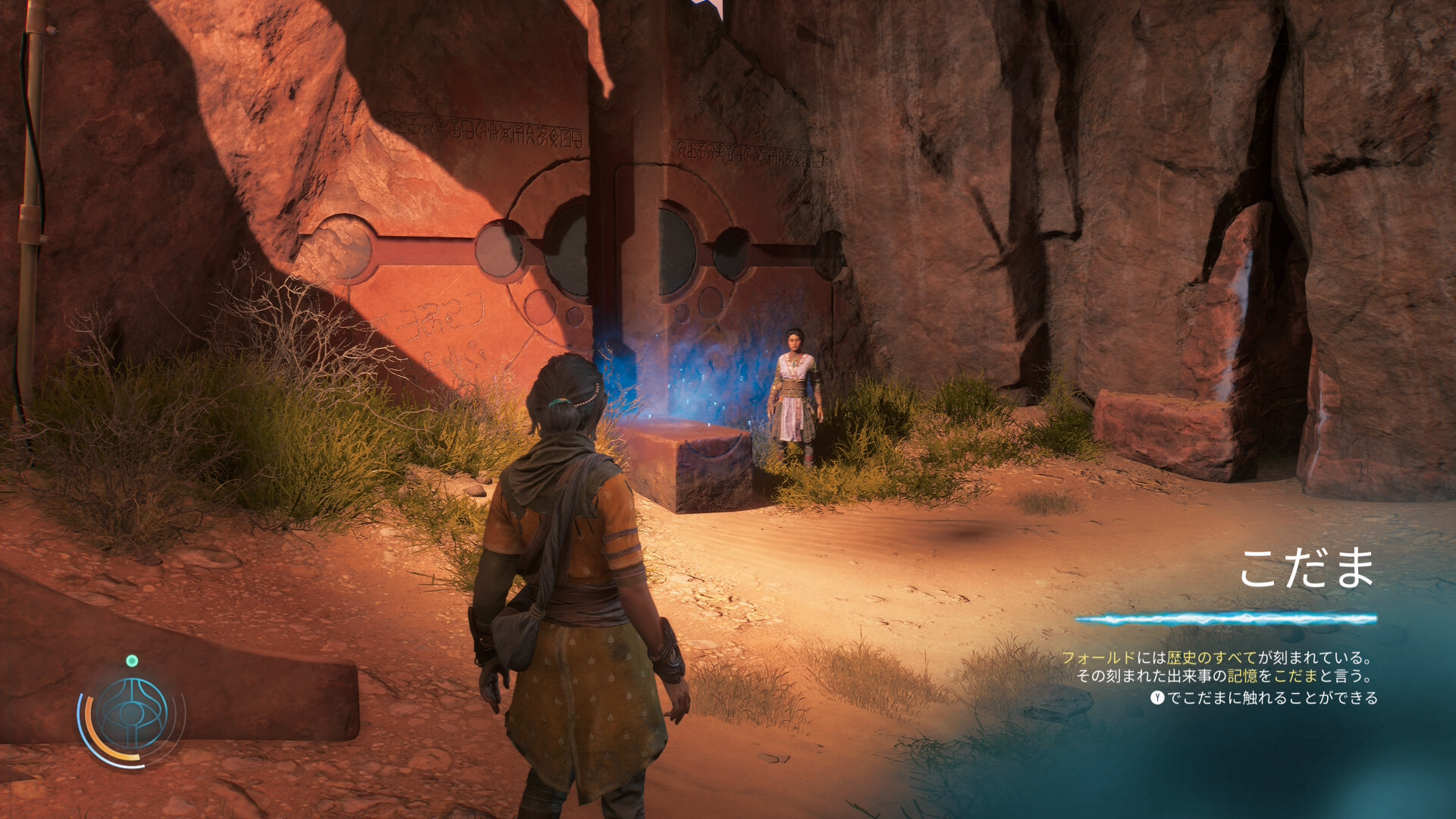Click the circular eye emblem HUD icon
This screenshot has height=819, width=1456.
pos(132,715)
